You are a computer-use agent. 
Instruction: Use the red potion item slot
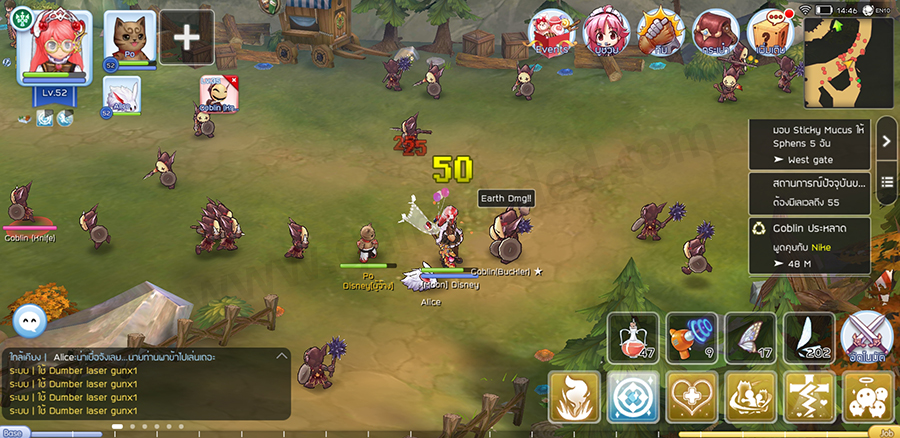click(633, 337)
